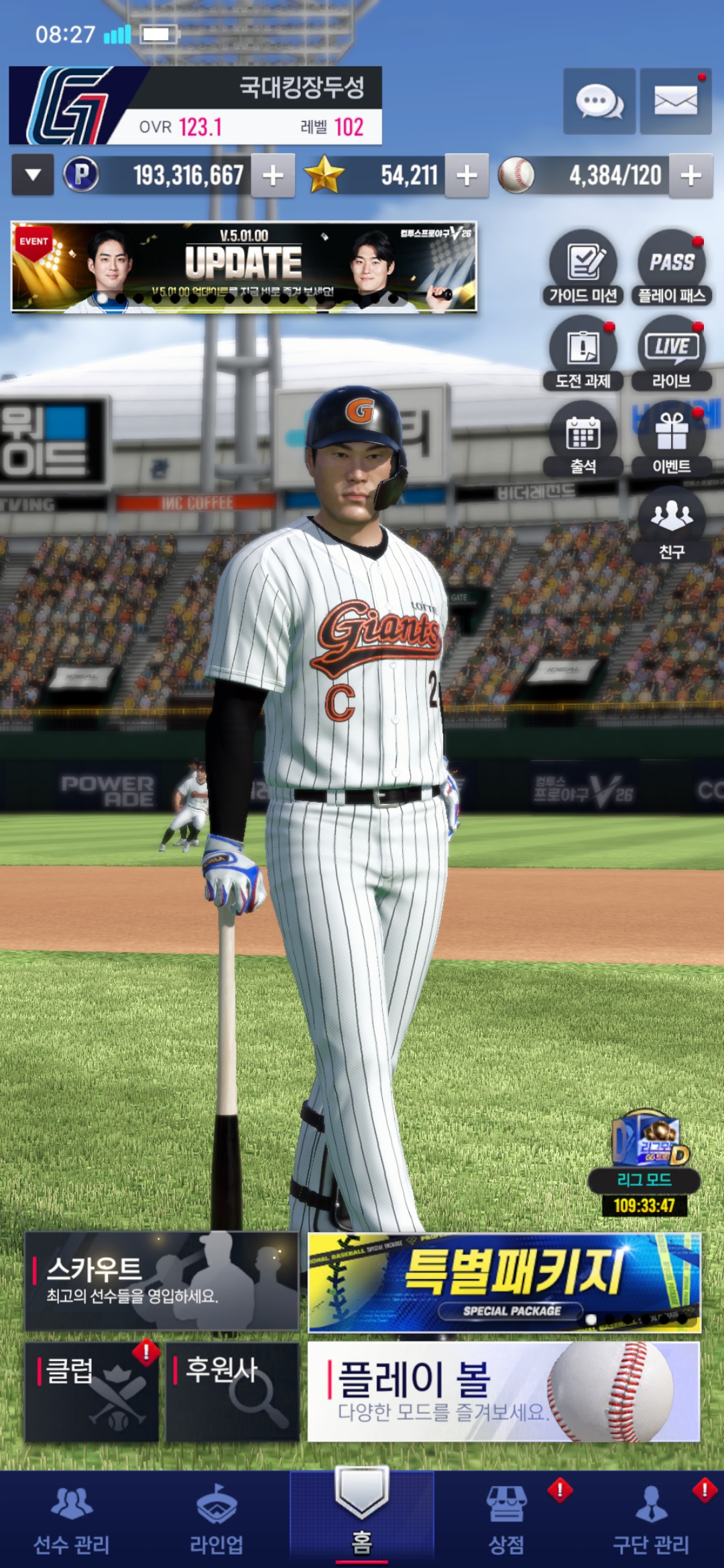Add more play balls

[690, 176]
